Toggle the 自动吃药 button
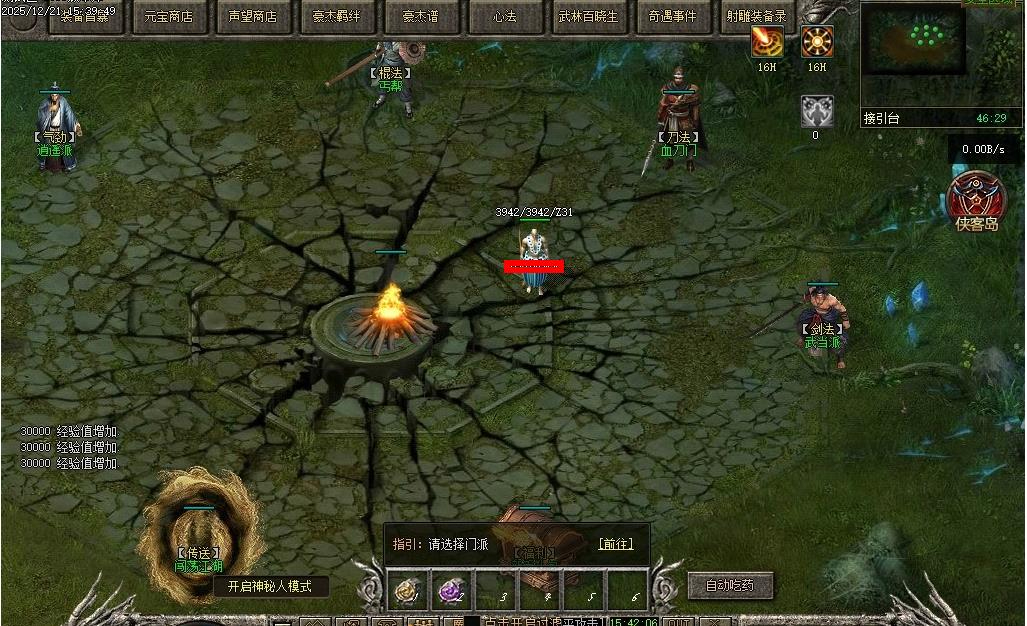 pos(730,586)
